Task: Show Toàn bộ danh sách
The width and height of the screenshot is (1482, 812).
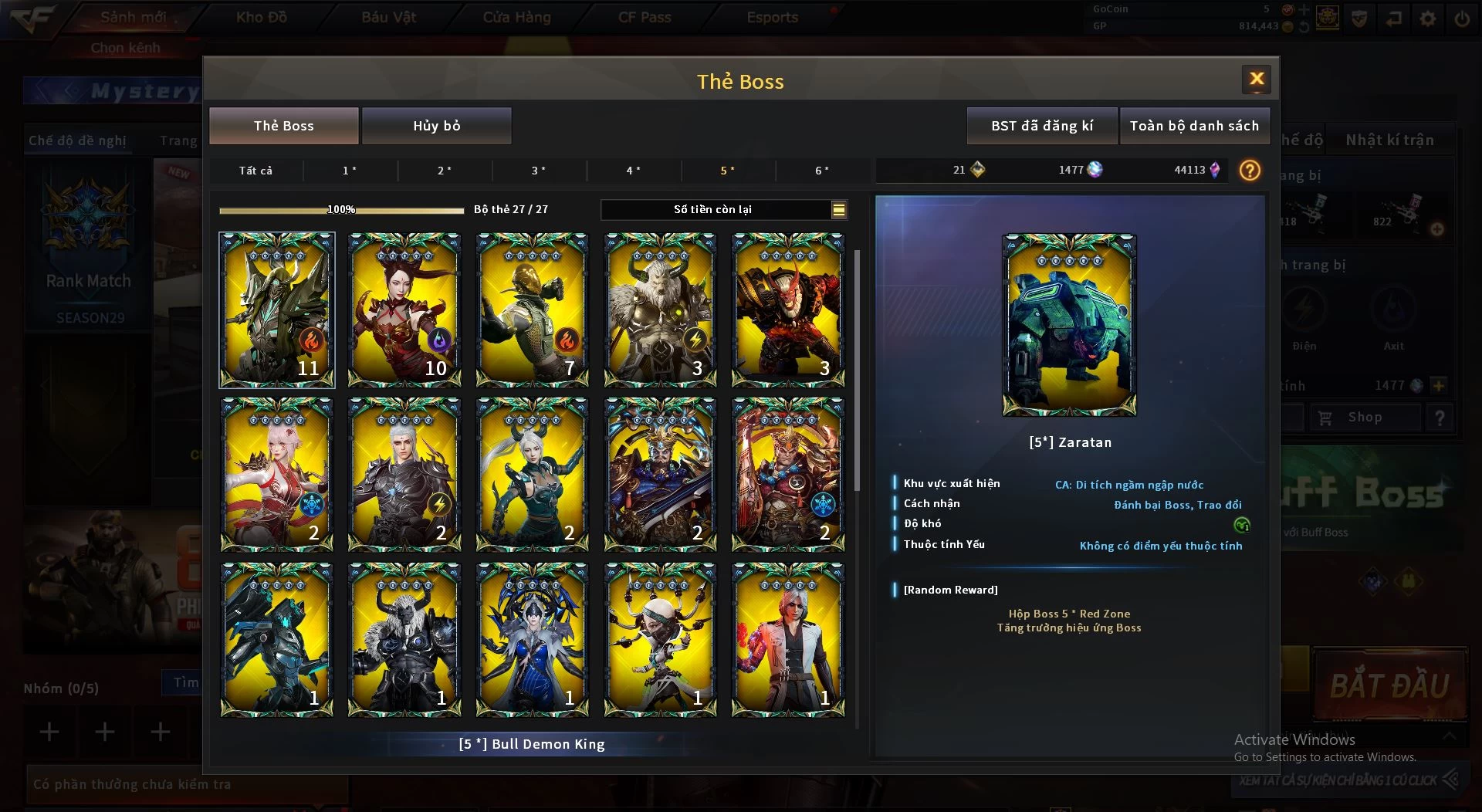Action: tap(1193, 126)
